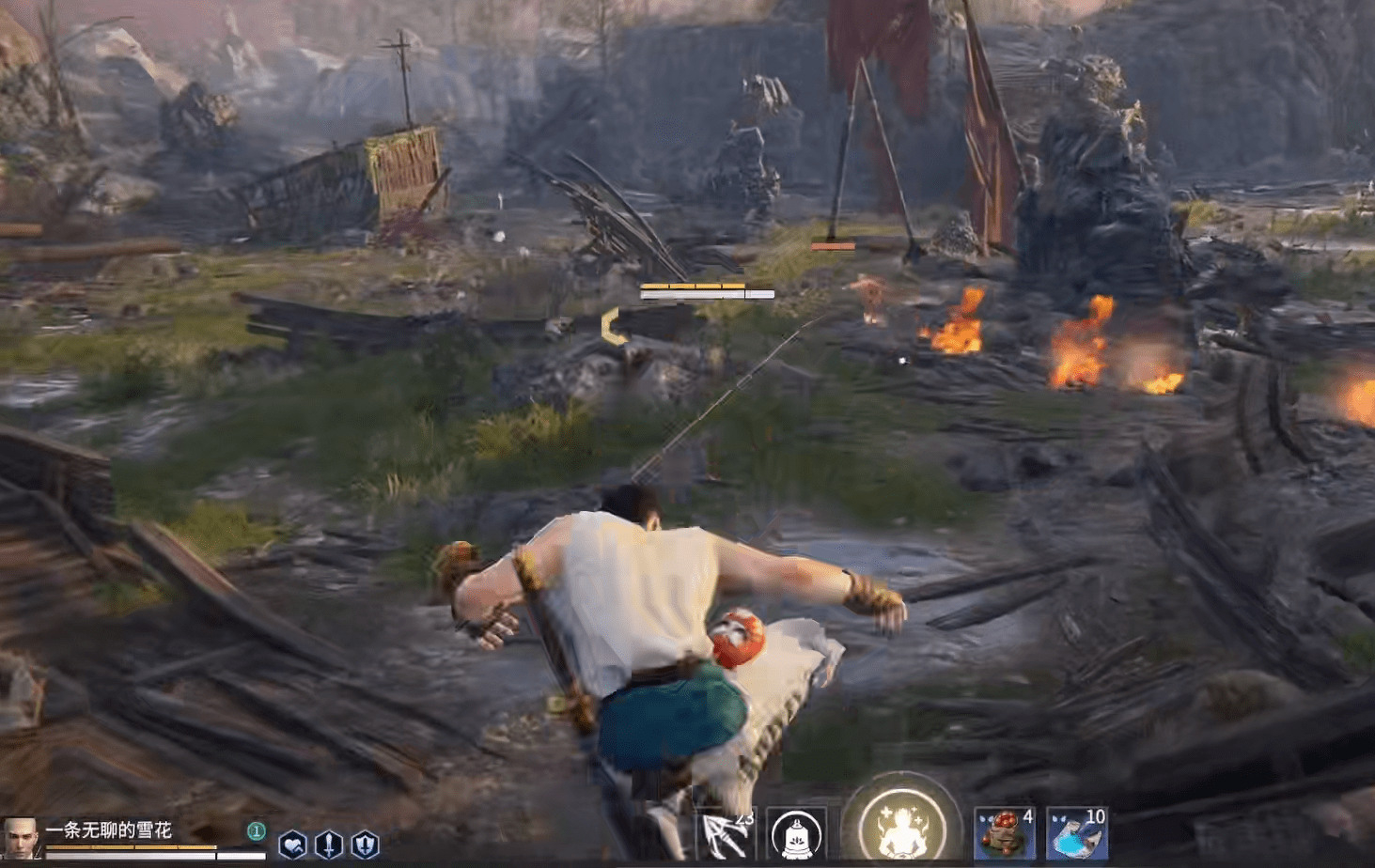Click the green level 1 badge
Screen dimensions: 1375x868
[x=256, y=830]
